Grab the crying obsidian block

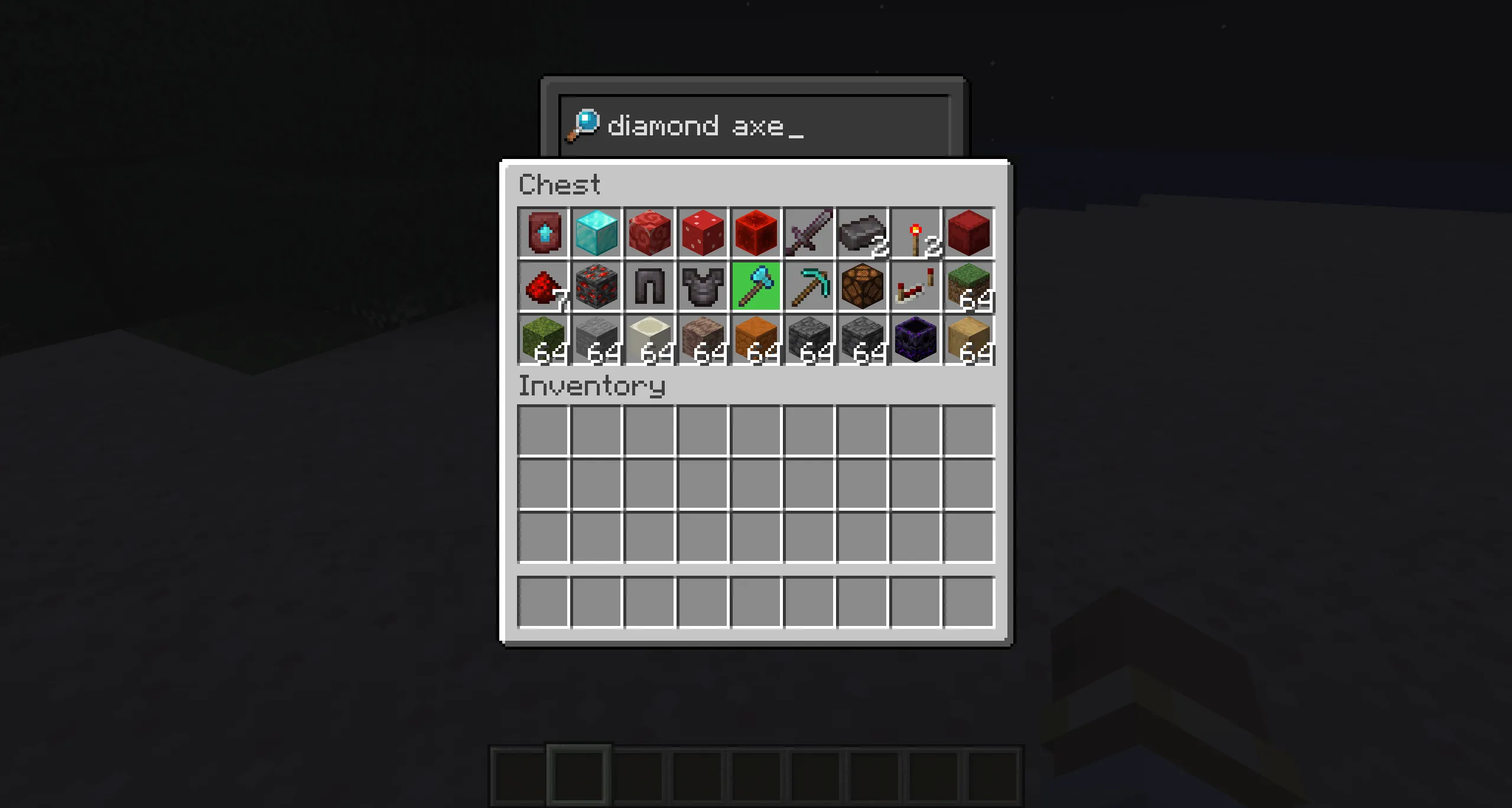tap(915, 339)
